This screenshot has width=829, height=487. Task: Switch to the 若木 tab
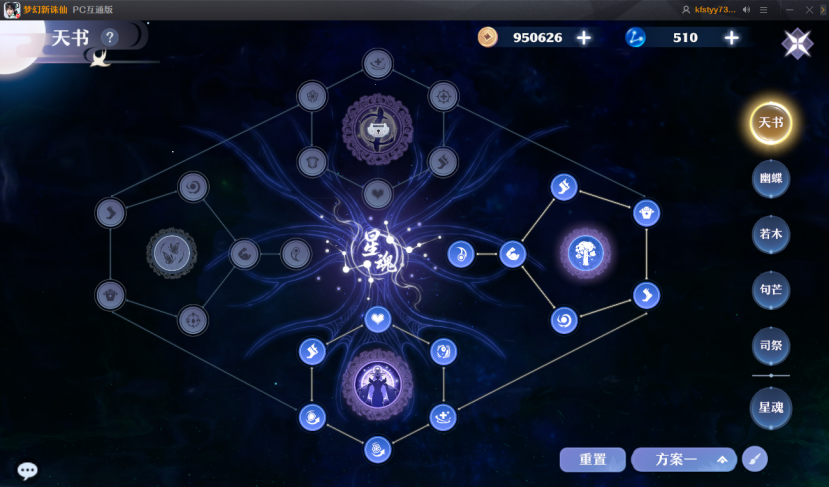[x=771, y=234]
